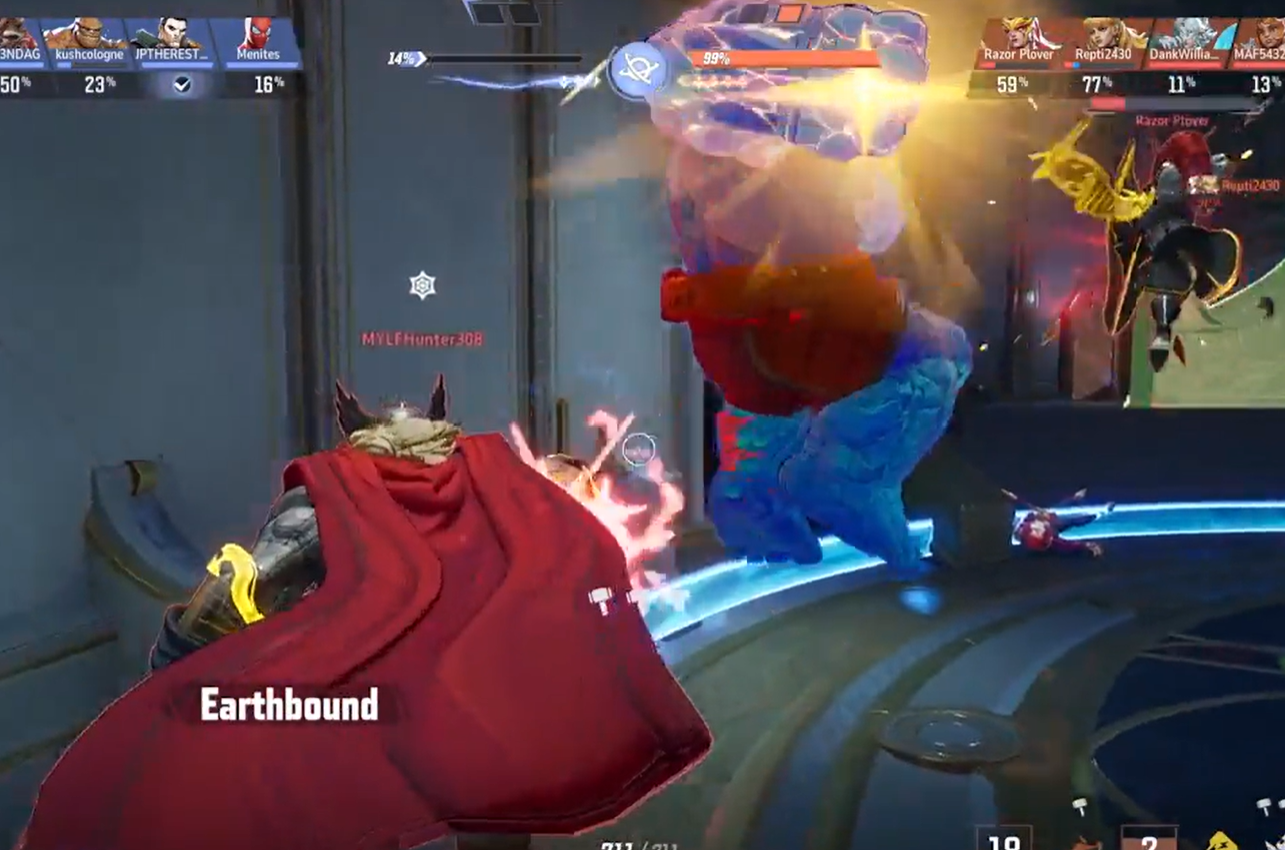The height and width of the screenshot is (850, 1285).
Task: Click enemy Razor Plover's portrait
Action: point(1019,36)
